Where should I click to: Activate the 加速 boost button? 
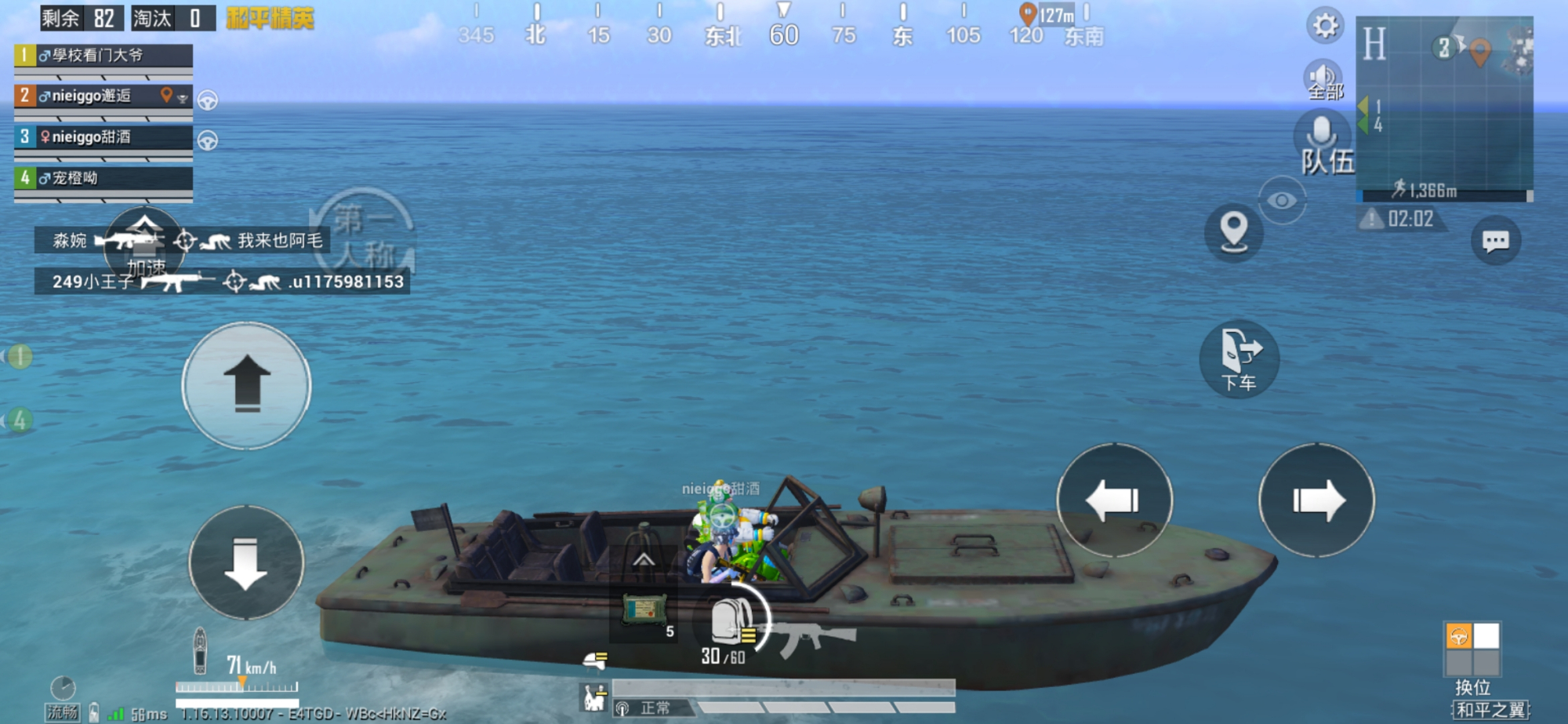click(x=145, y=245)
